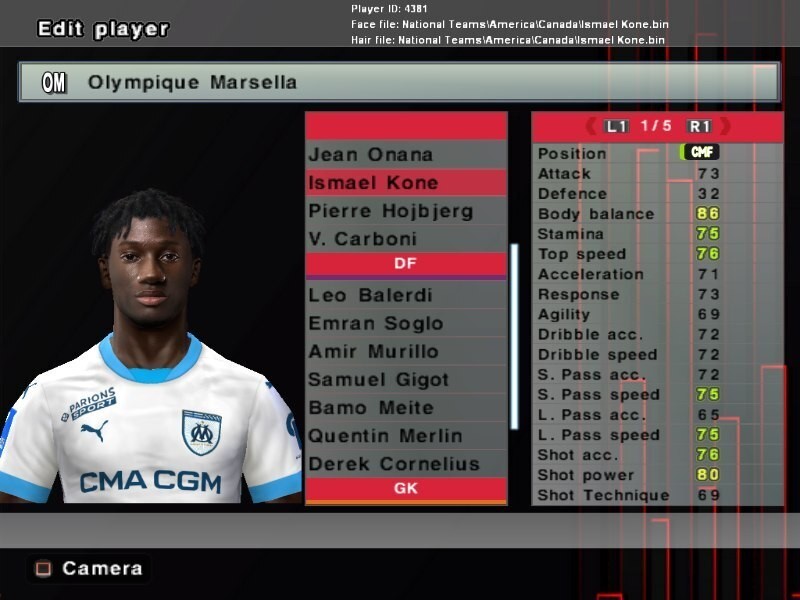Viewport: 800px width, 600px height.
Task: Select defender Leo Balerdi
Action: point(405,295)
